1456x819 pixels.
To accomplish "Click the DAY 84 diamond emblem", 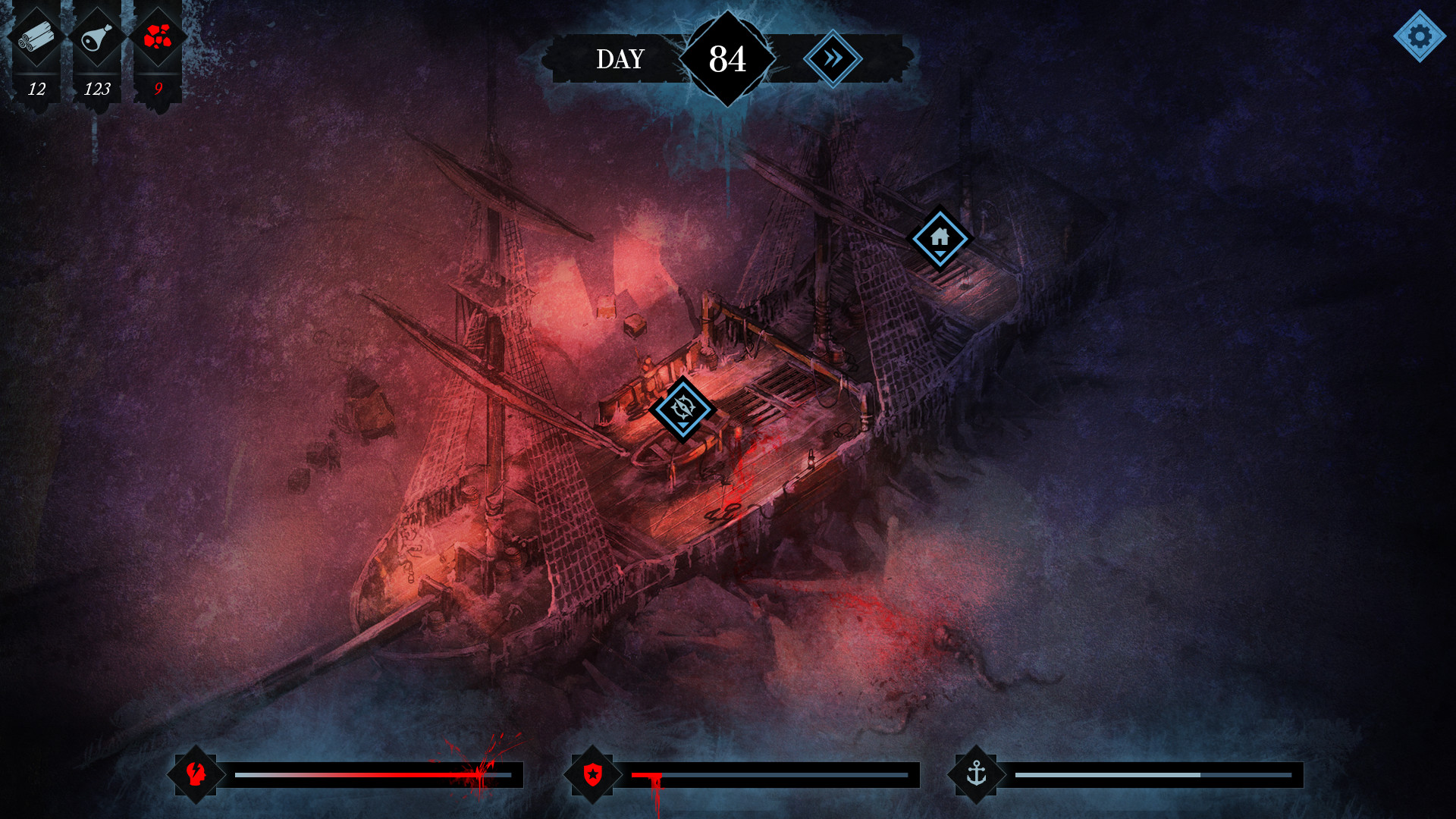I will point(726,58).
